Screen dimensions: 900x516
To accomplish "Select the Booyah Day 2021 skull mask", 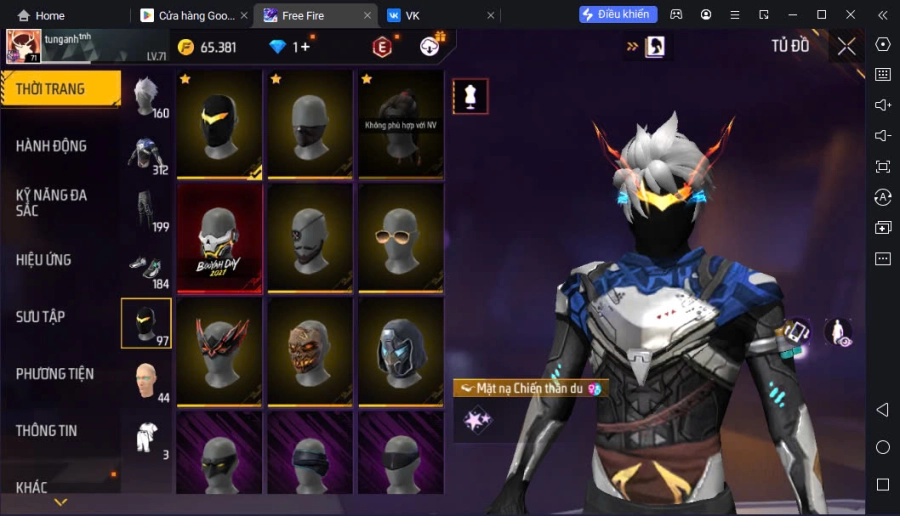I will coord(219,239).
